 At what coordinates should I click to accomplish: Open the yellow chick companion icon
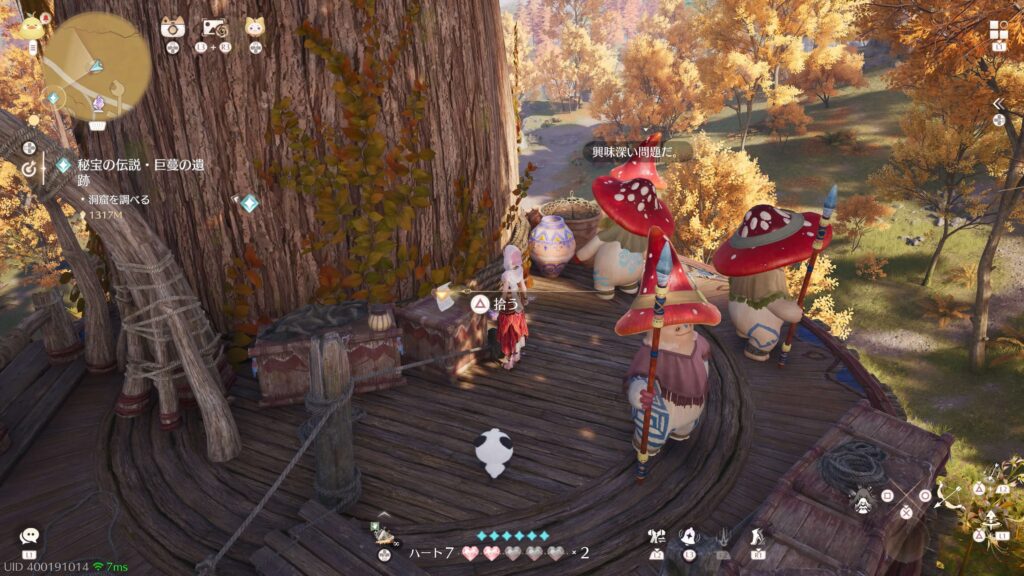(x=31, y=27)
